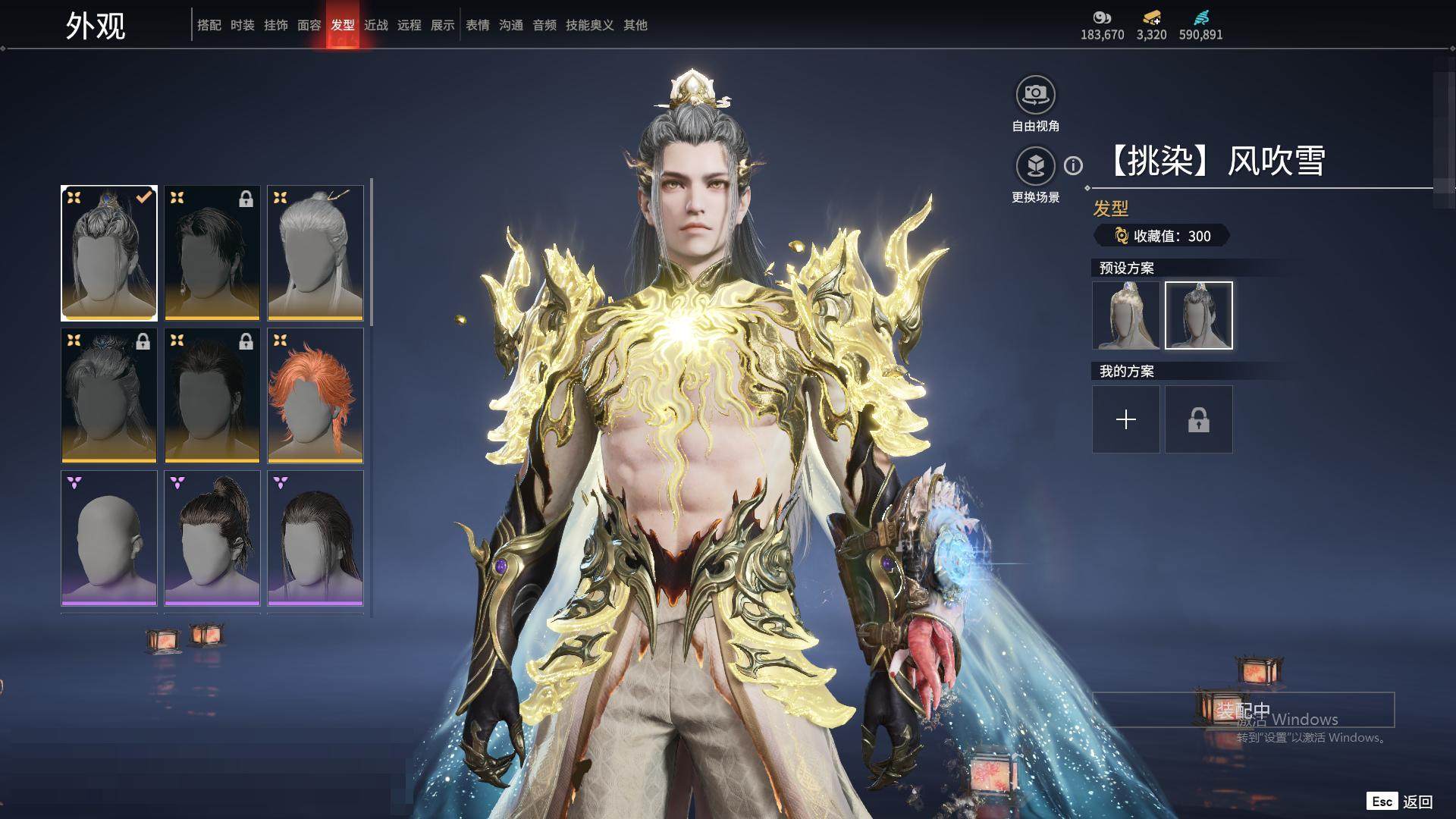
Task: Select the white-haired preset scheme
Action: coord(1126,315)
